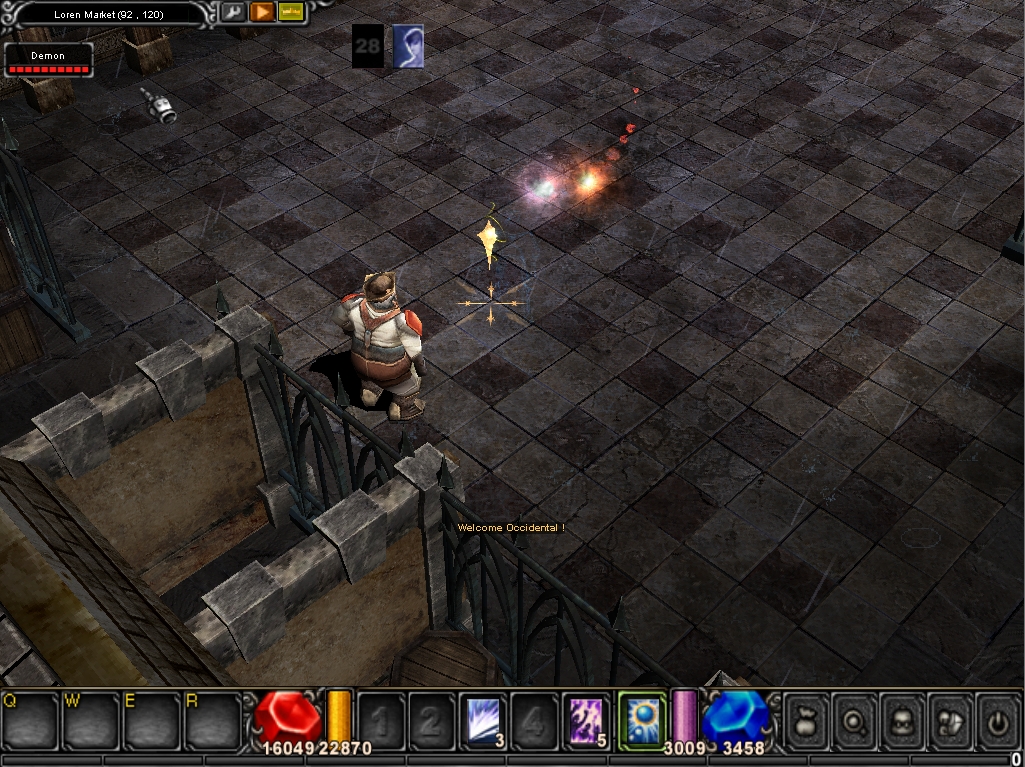Select the E hotkey item slot
Viewport: 1025px width, 767px height.
152,720
